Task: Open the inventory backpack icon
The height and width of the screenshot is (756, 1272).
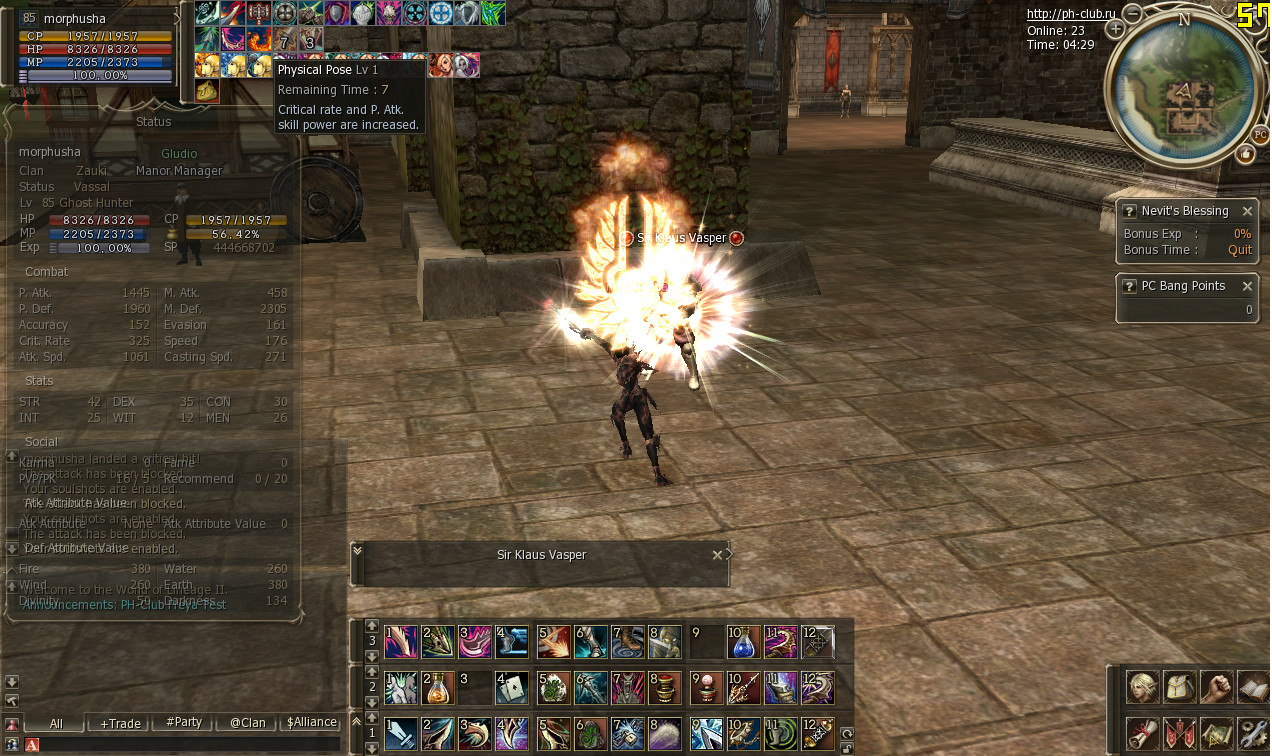Action: 1180,687
